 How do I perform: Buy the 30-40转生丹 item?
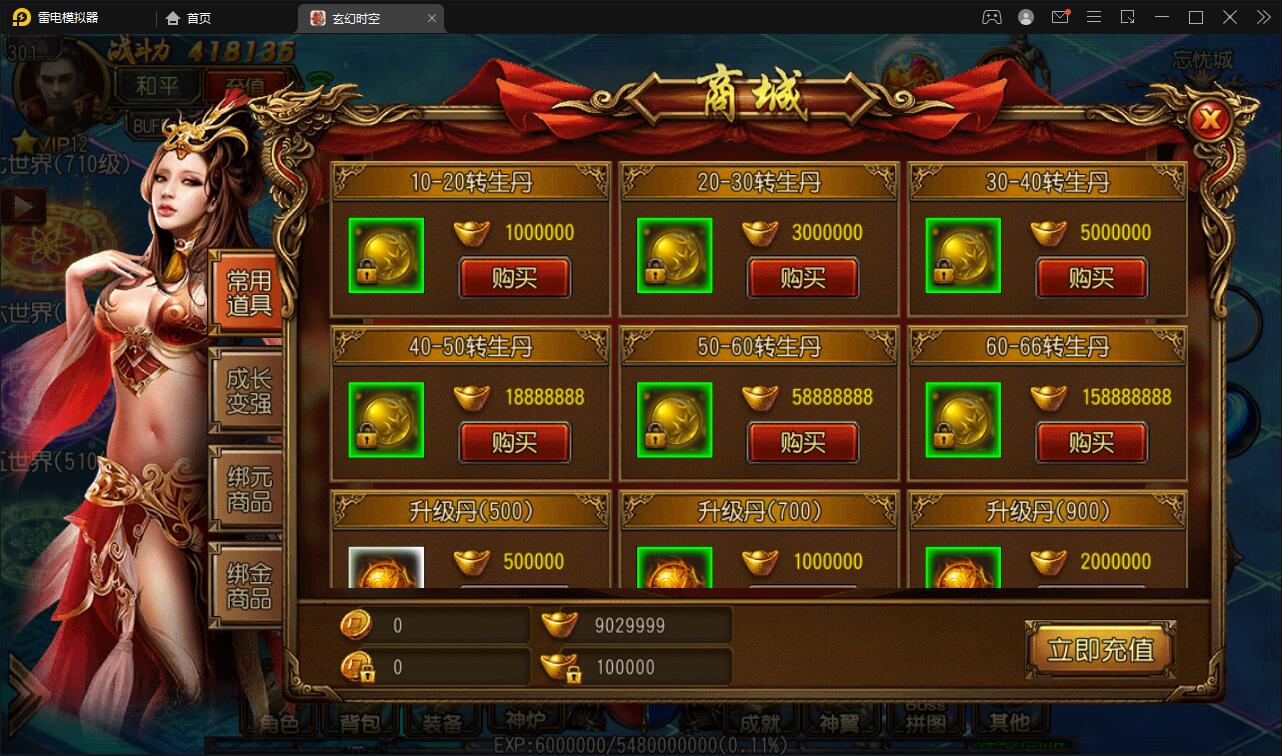click(1091, 278)
